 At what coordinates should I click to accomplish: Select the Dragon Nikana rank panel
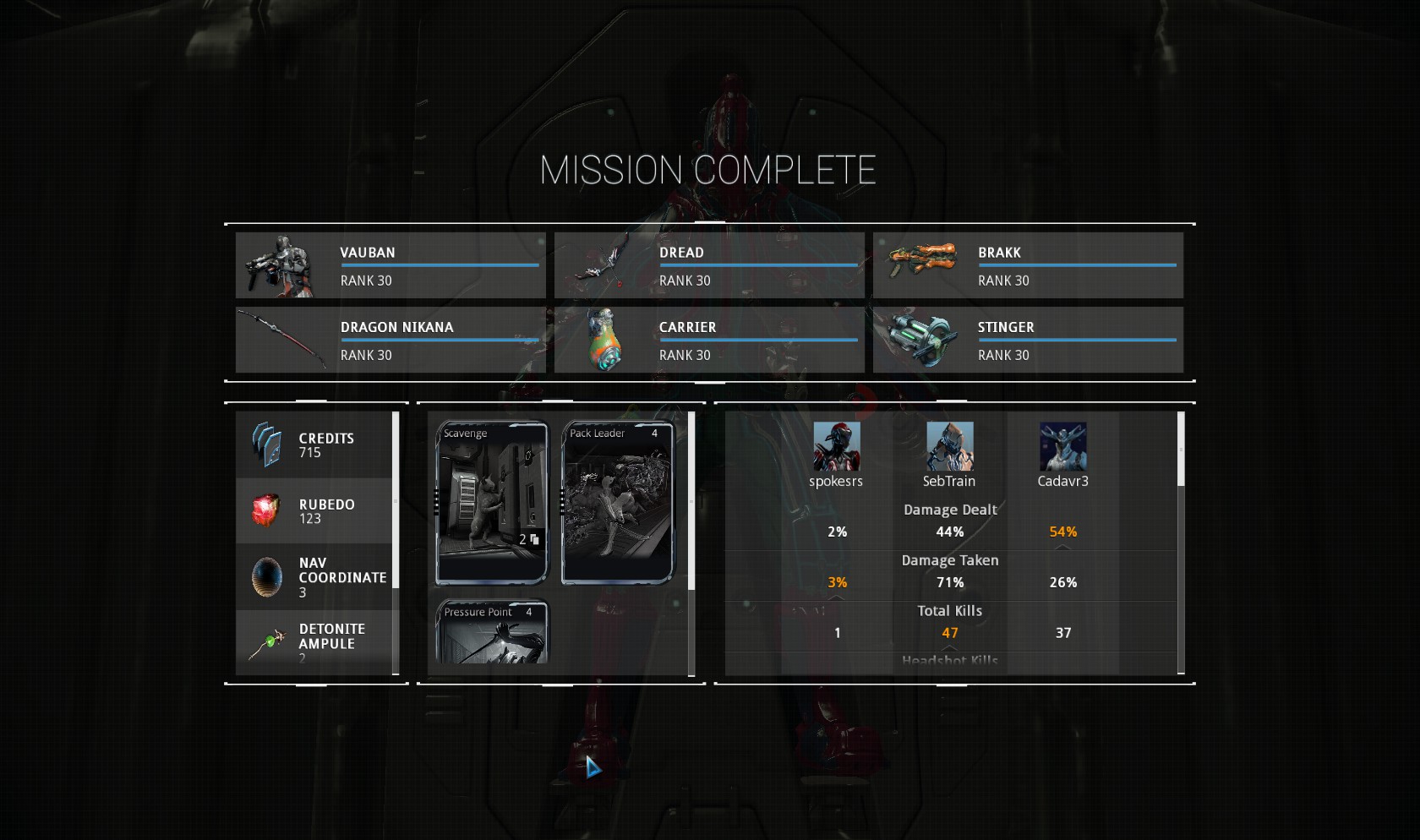(x=390, y=340)
